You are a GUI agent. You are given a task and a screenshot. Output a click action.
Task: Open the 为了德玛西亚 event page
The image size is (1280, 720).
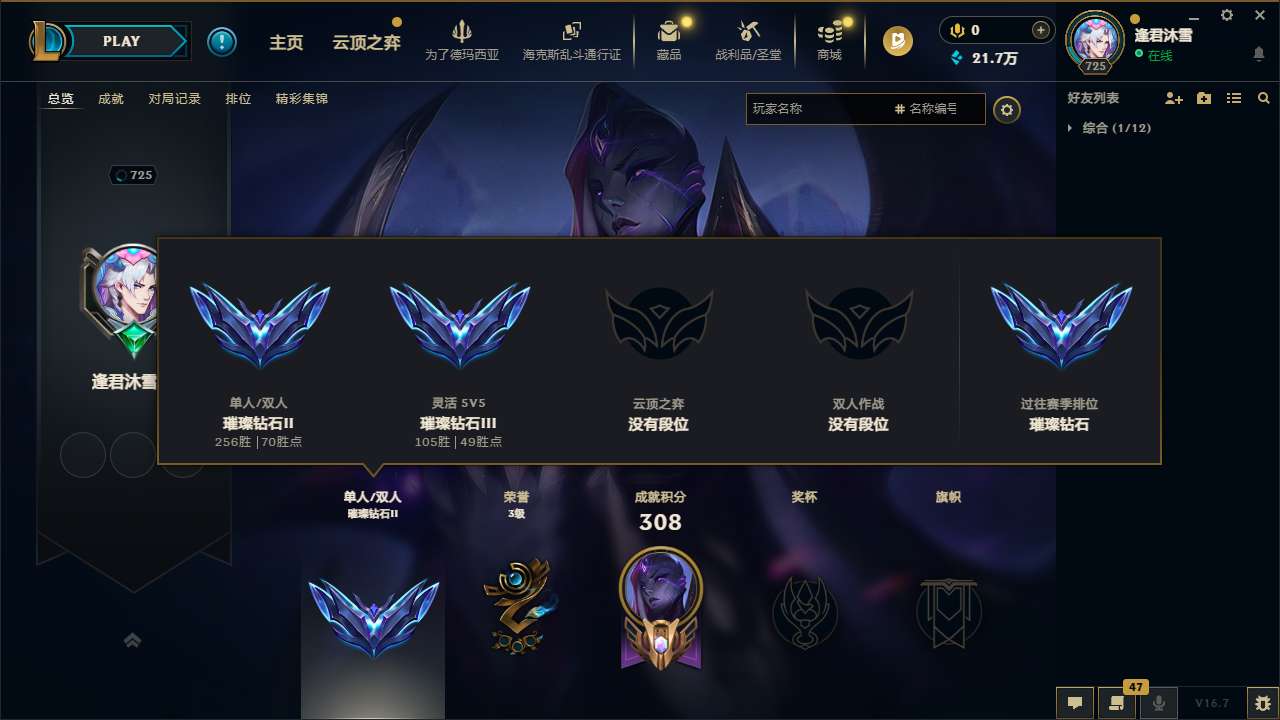click(x=459, y=41)
